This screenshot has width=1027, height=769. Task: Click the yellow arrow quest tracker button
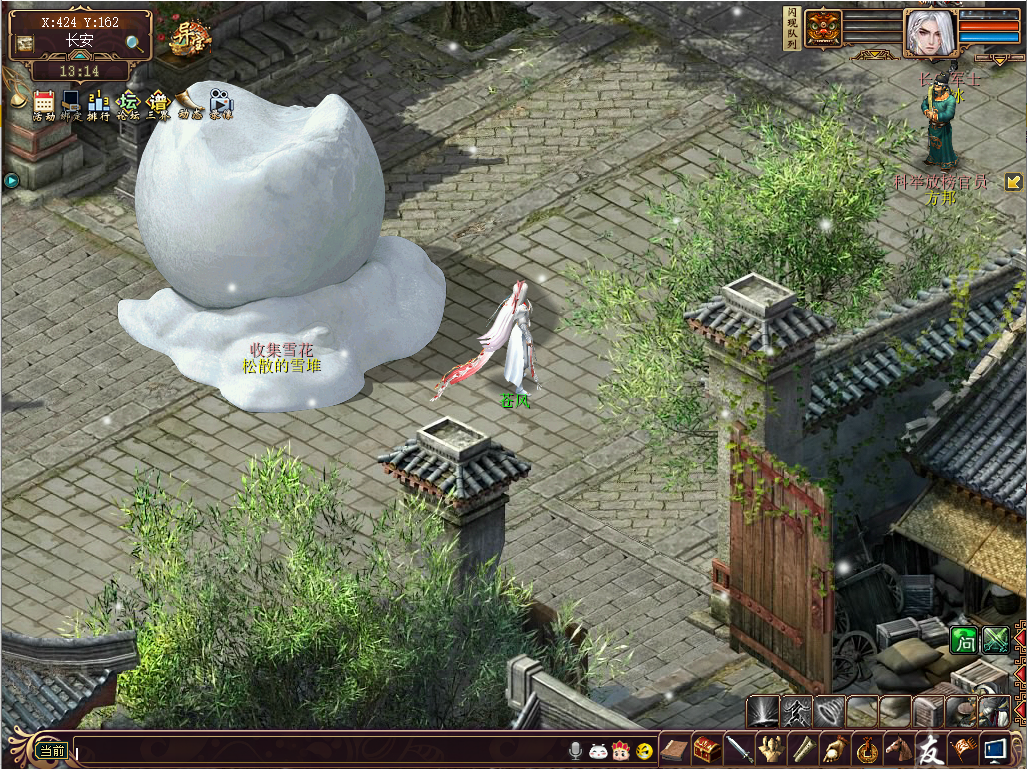click(x=1013, y=182)
